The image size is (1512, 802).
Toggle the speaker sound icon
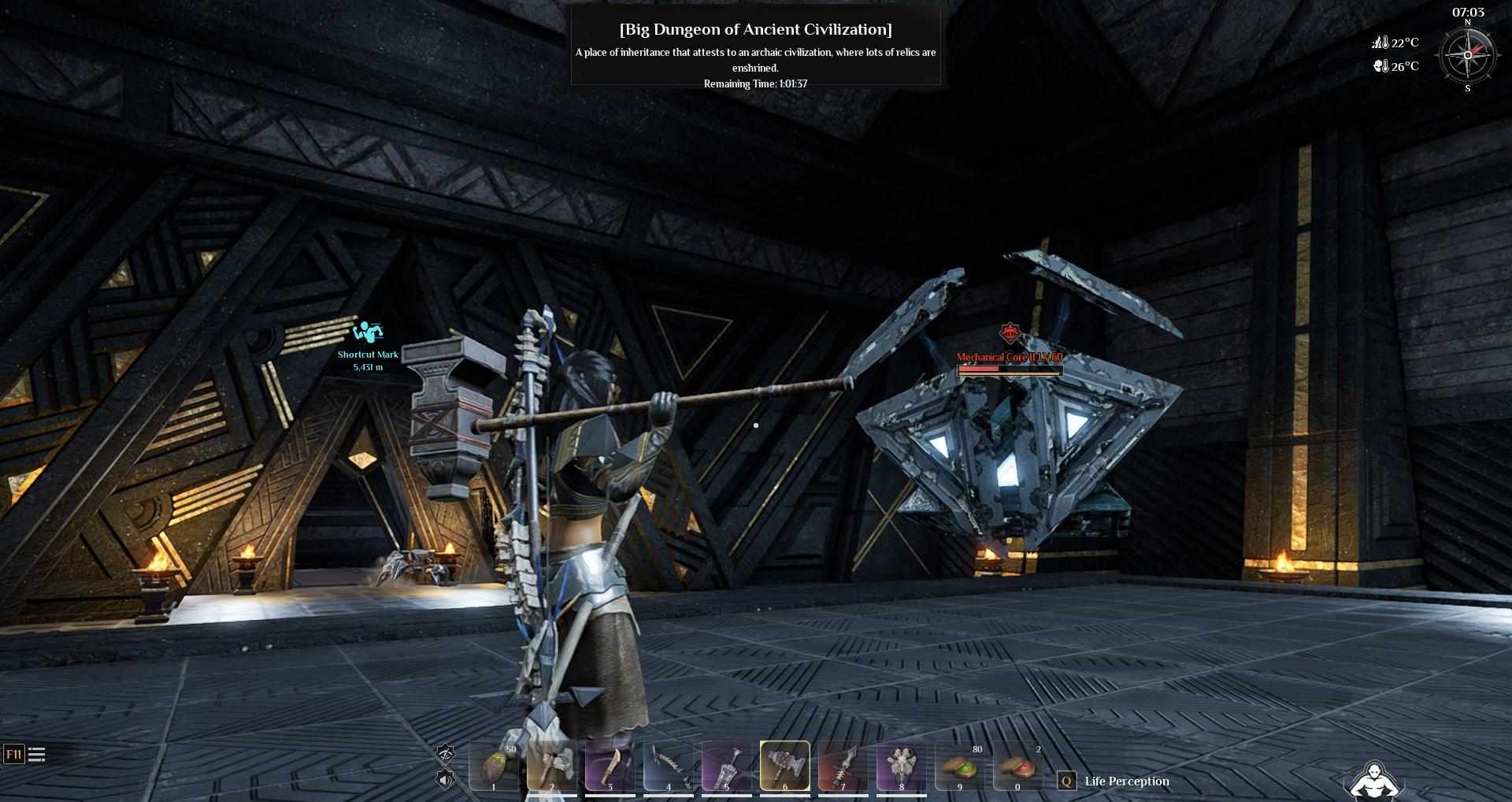[446, 780]
